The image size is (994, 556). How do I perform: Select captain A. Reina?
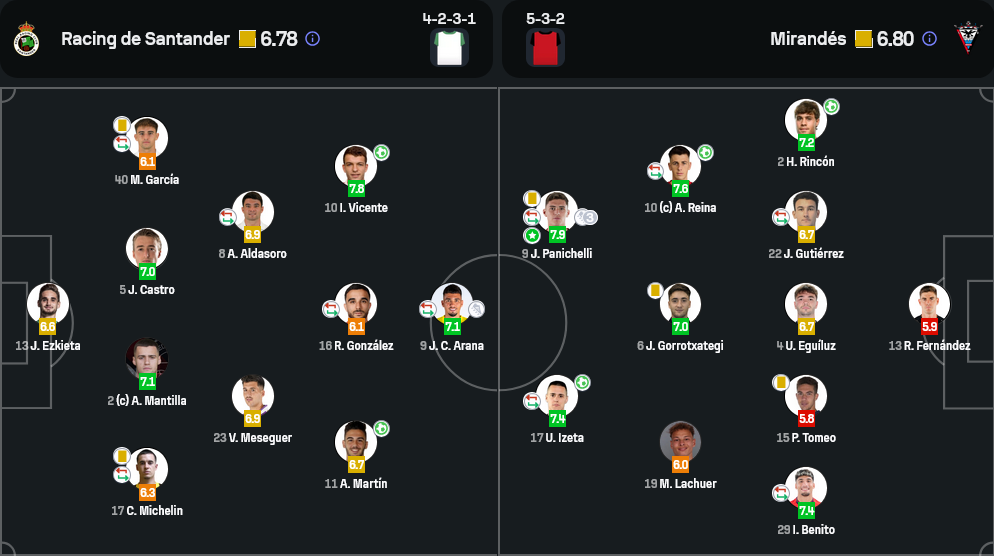pyautogui.click(x=680, y=167)
